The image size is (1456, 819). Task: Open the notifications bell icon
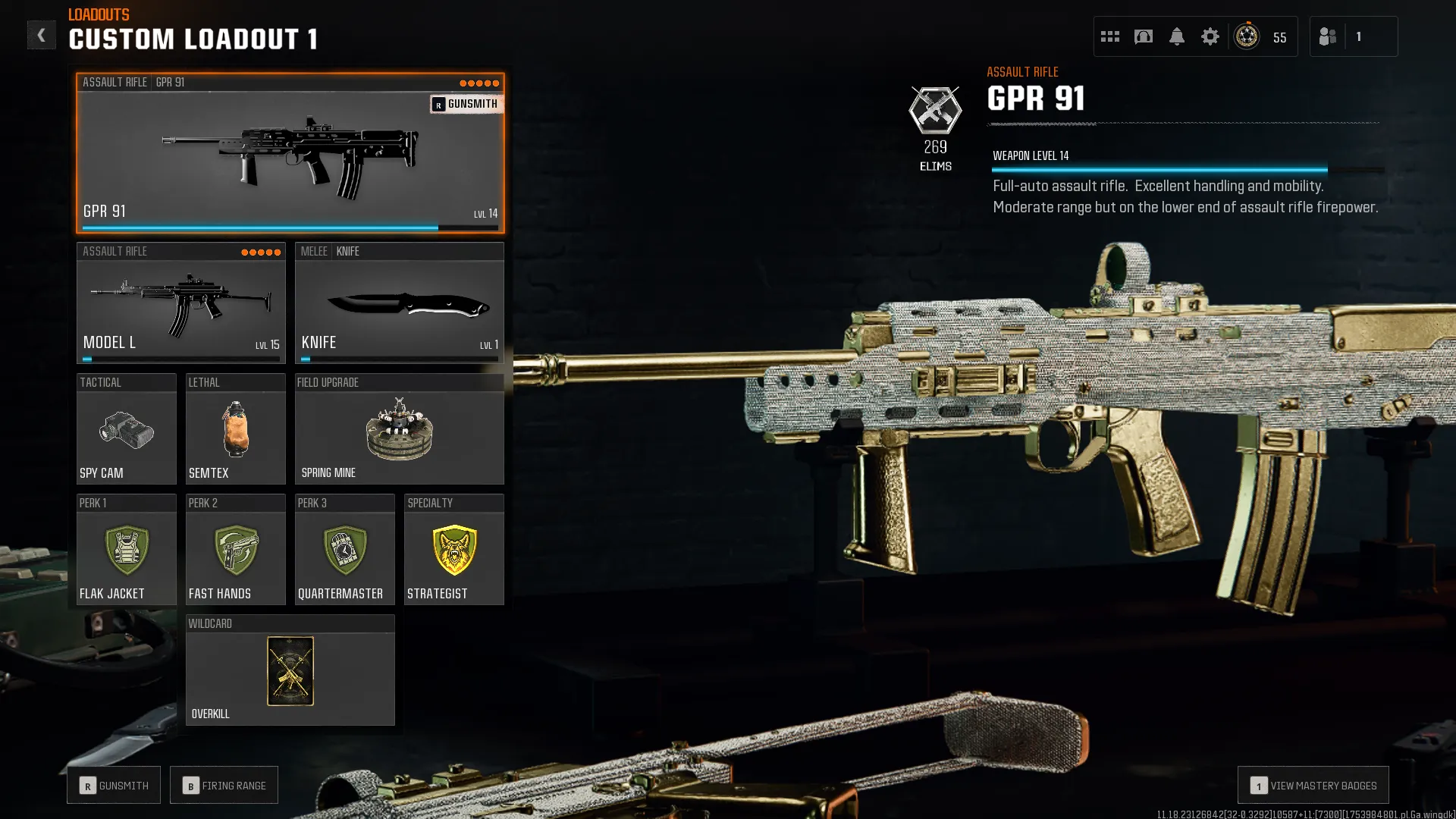click(1177, 36)
